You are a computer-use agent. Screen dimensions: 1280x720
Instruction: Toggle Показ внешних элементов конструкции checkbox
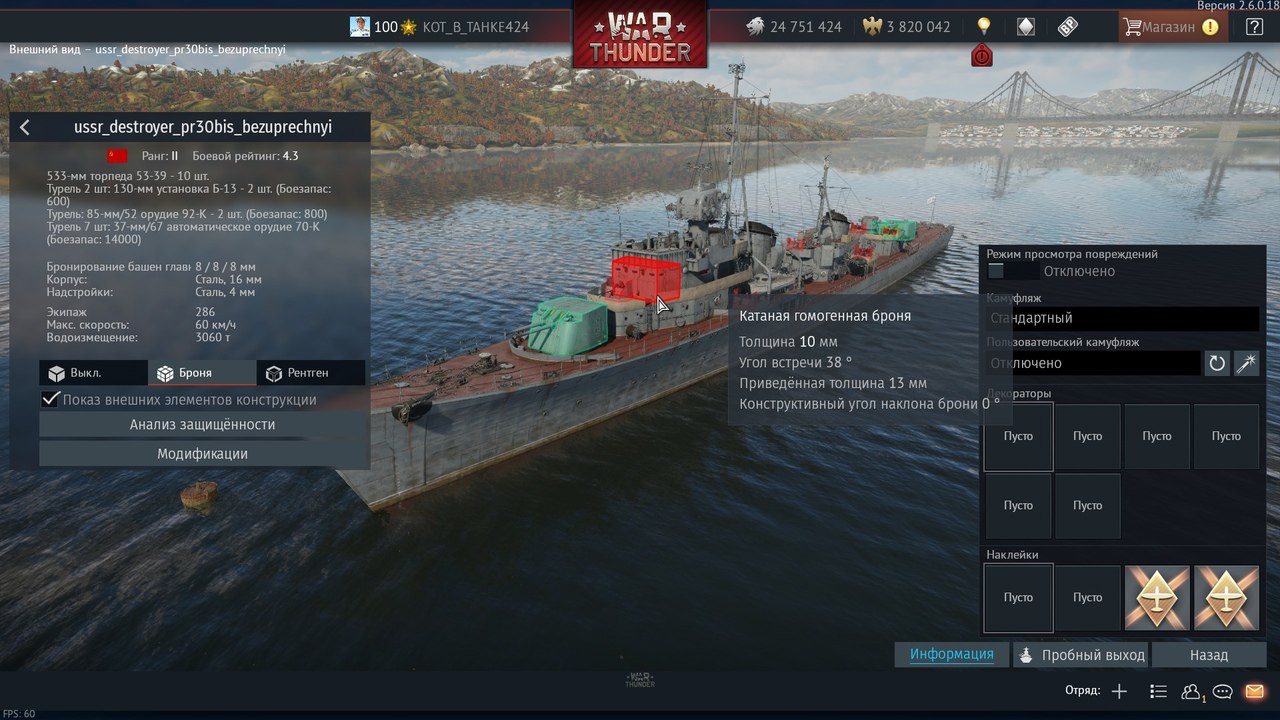pos(50,400)
